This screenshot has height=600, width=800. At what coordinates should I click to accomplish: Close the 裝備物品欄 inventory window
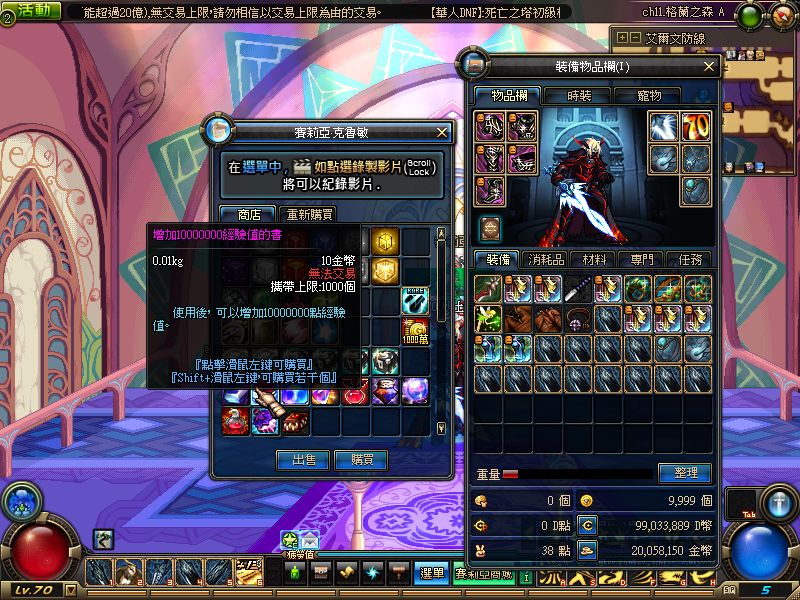(x=710, y=66)
